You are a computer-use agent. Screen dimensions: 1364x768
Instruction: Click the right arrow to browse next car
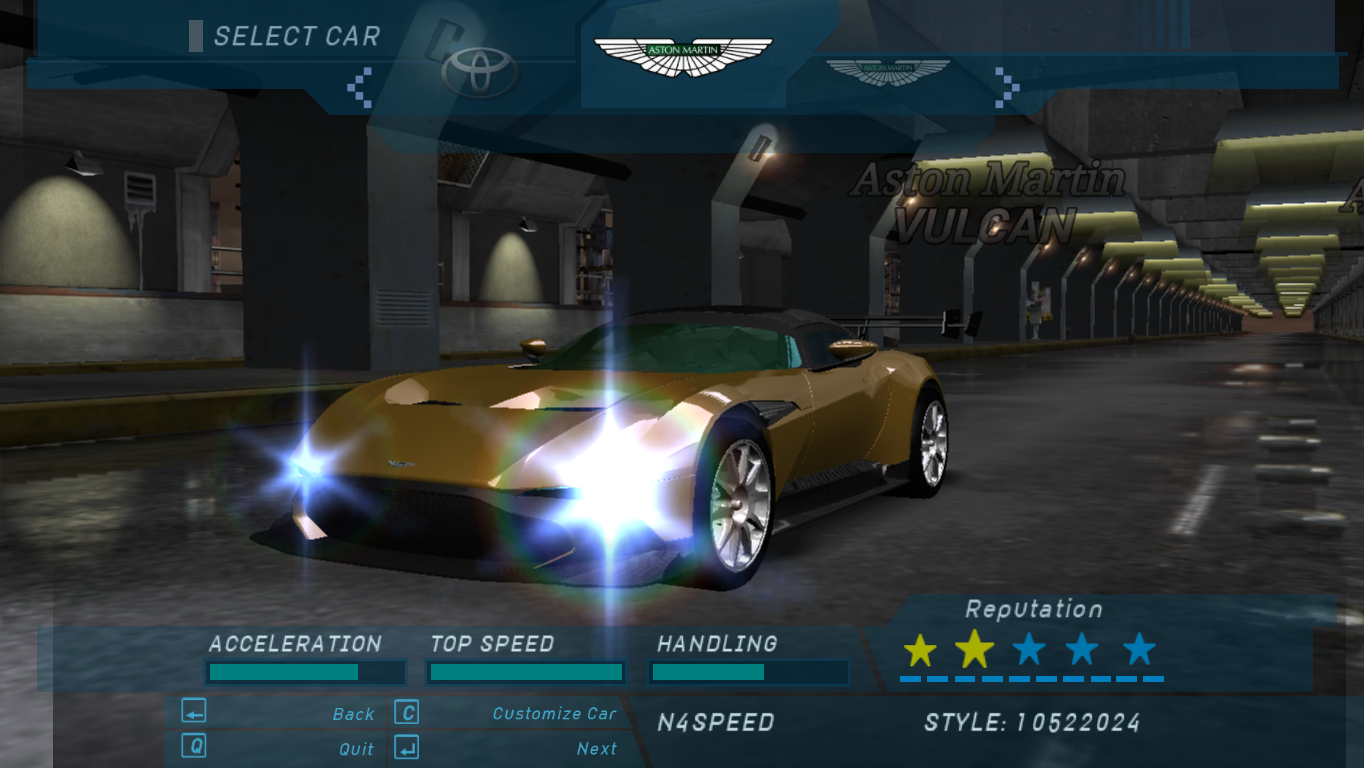point(1007,87)
